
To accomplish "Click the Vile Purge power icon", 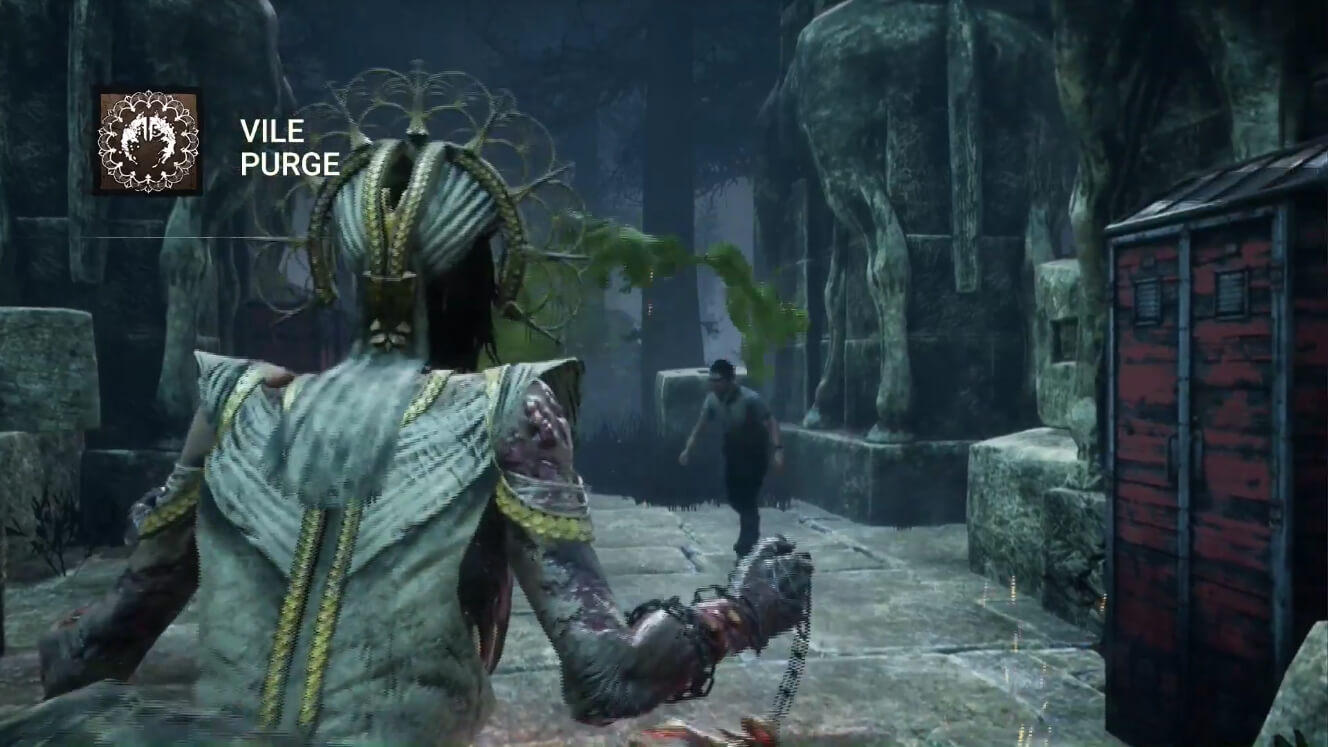I will coord(148,141).
